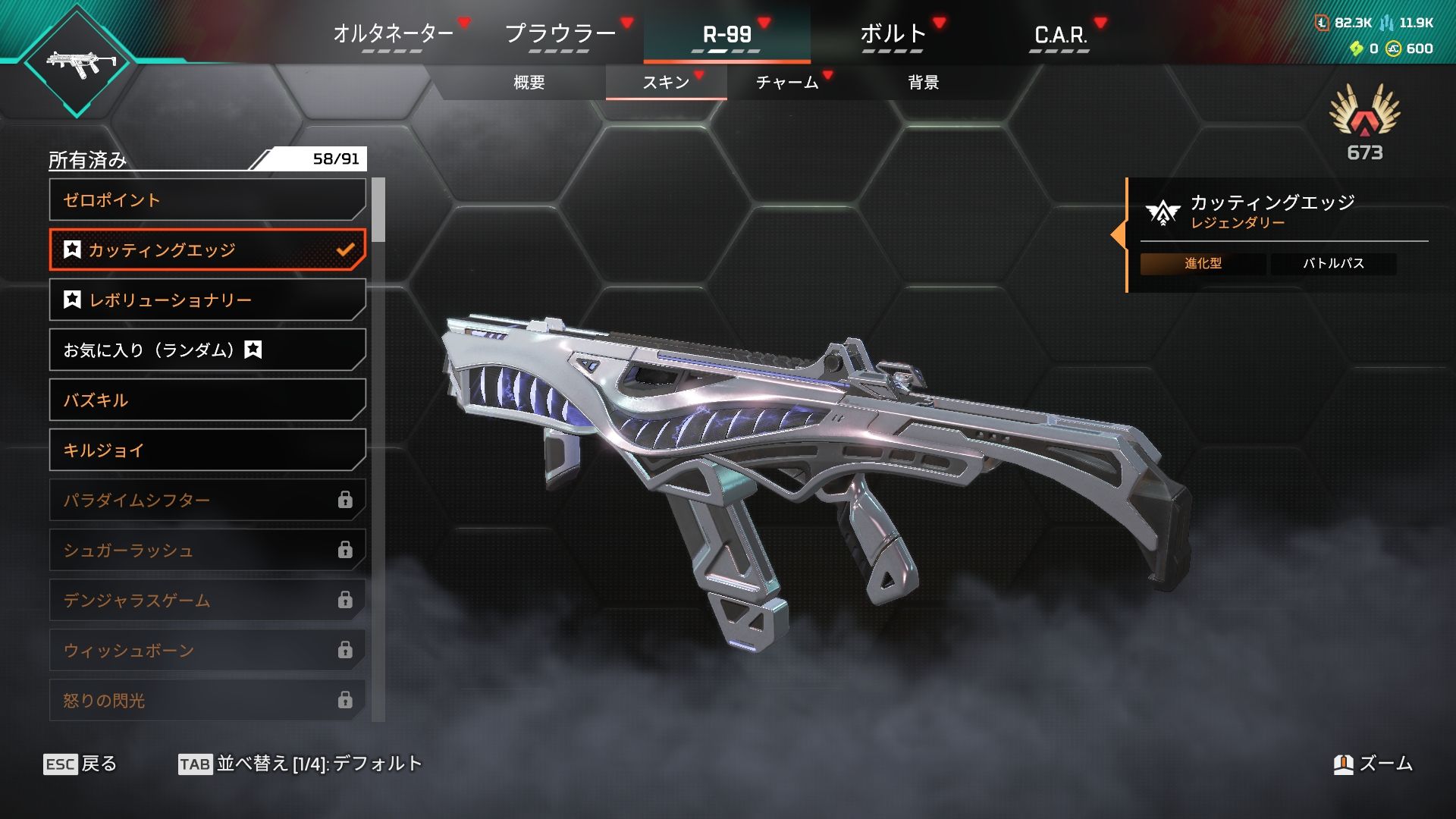Select the プラウラー weapon tab

click(x=560, y=34)
